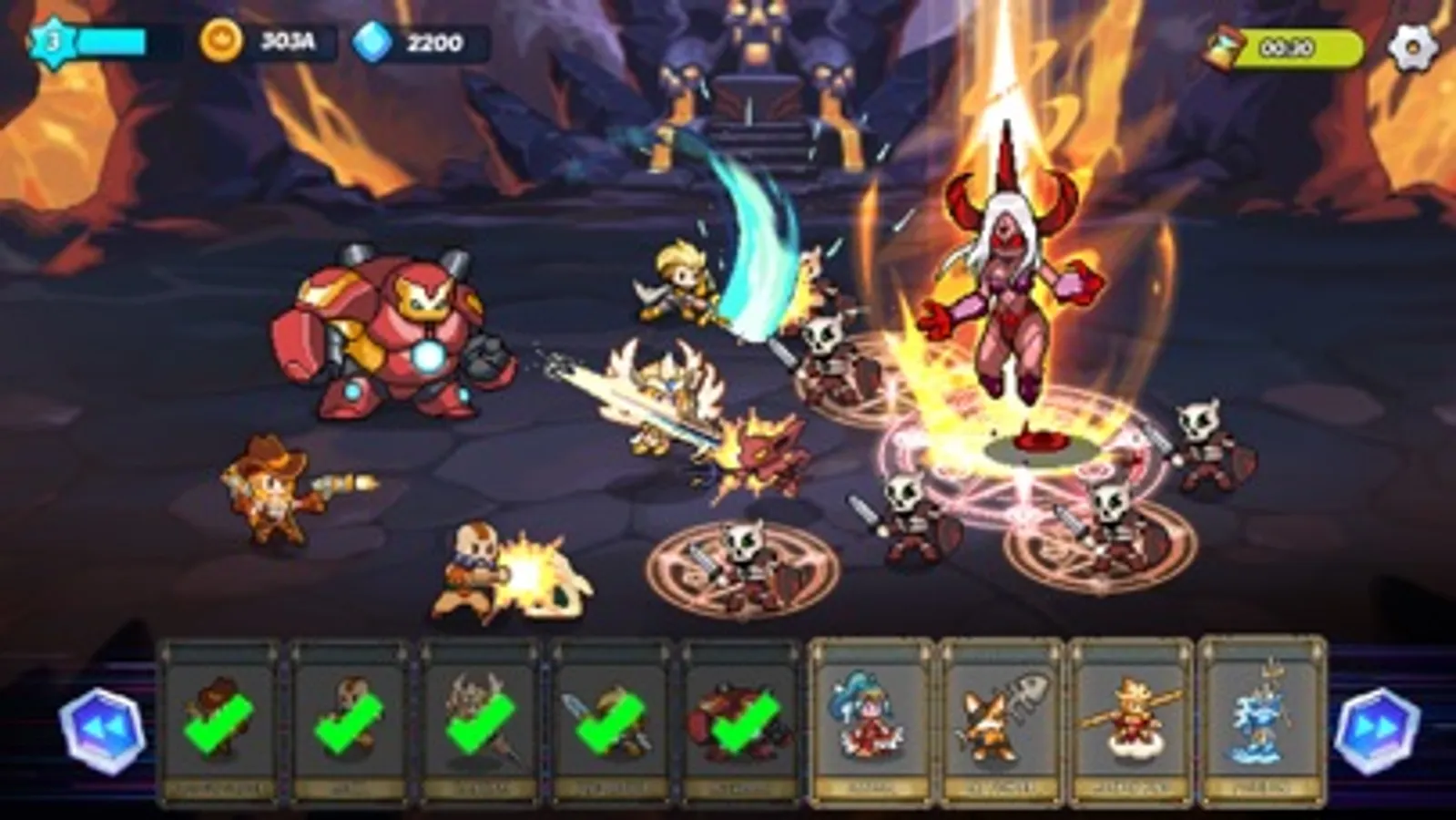1456x820 pixels.
Task: Toggle the red demon hero's checkmark off
Action: point(742,724)
